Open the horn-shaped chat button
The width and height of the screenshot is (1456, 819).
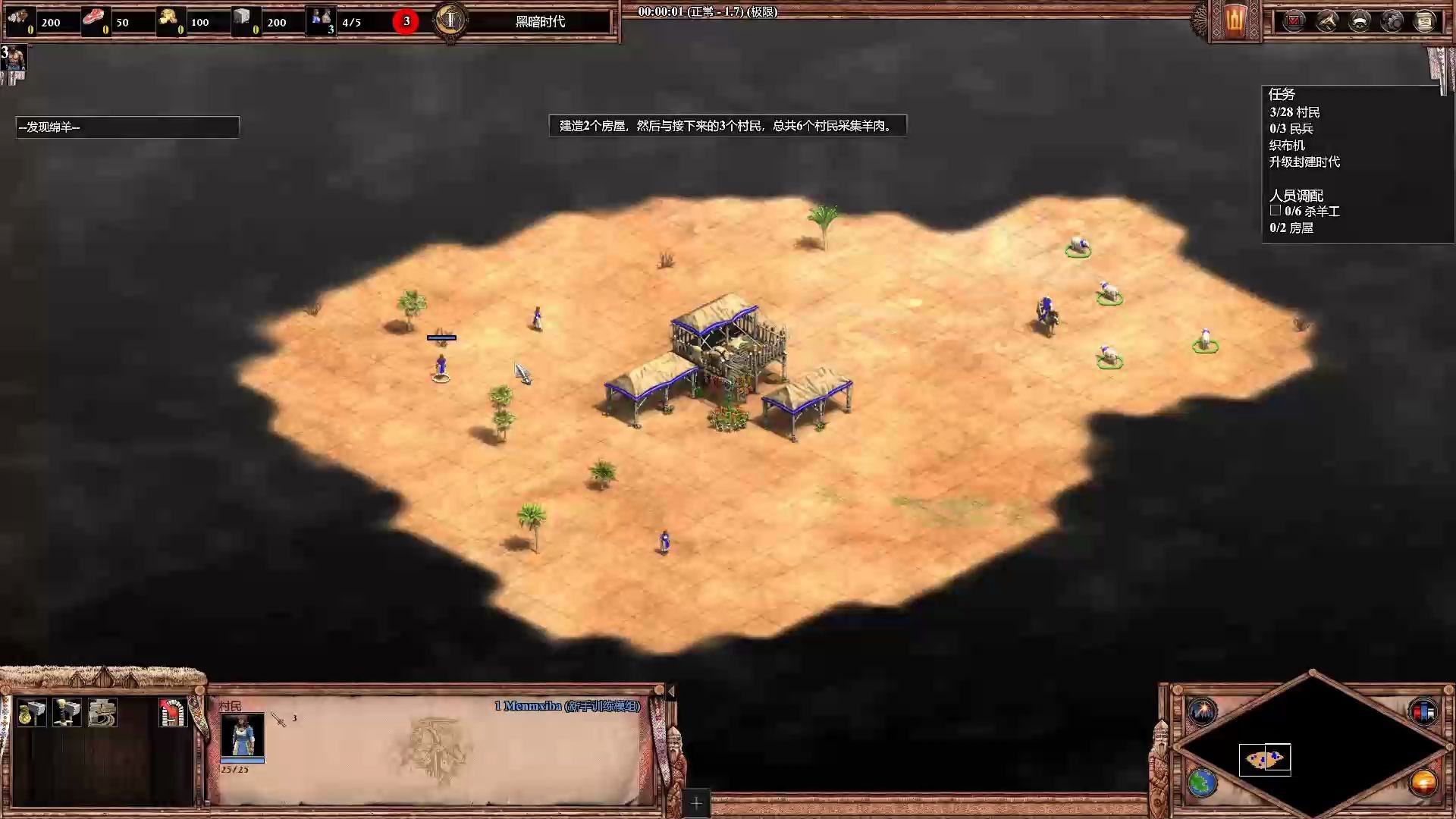pos(1327,21)
